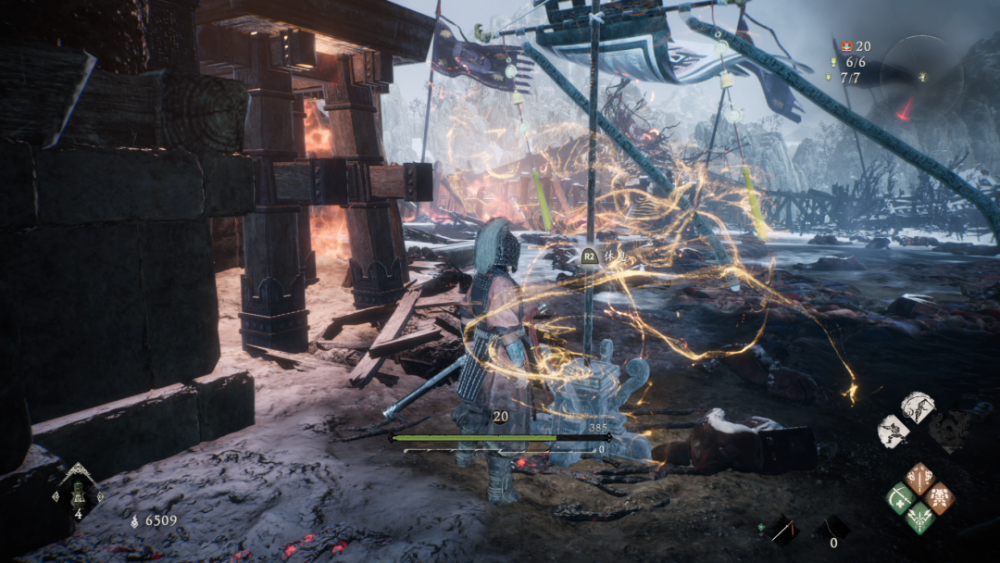Use the Dragon's Cure Pot healing flask
This screenshot has height=563, width=1000.
pos(77,492)
